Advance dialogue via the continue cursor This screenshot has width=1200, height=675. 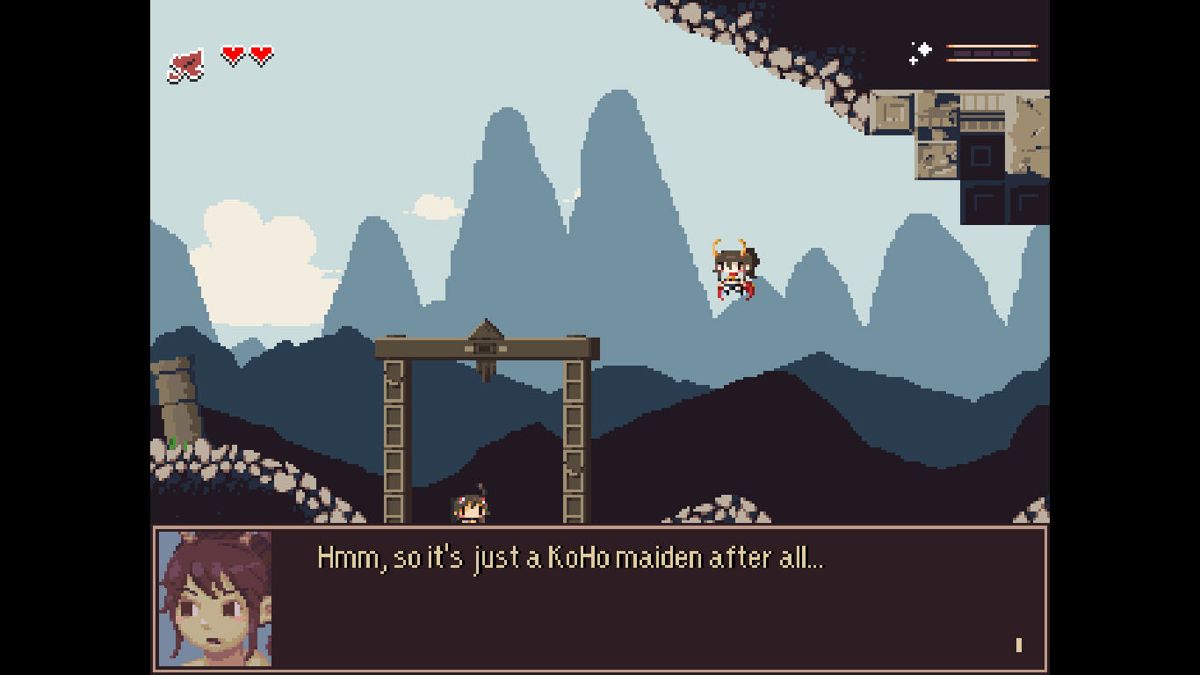coord(1018,645)
